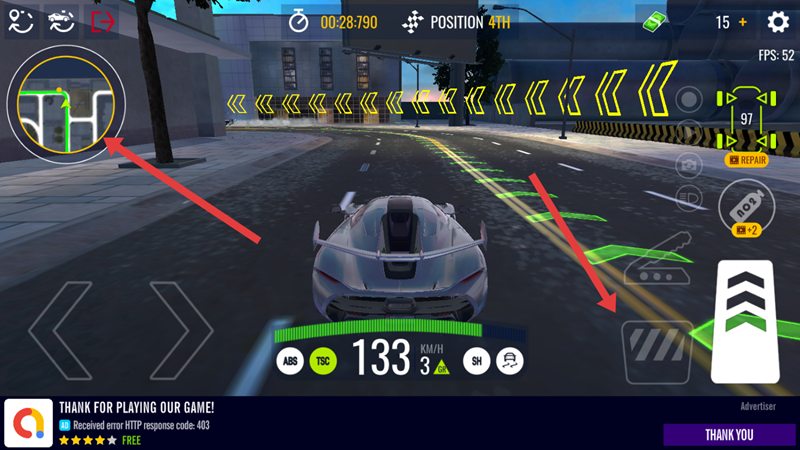This screenshot has width=800, height=450.
Task: Click the THANK YOU ad button
Action: click(729, 435)
